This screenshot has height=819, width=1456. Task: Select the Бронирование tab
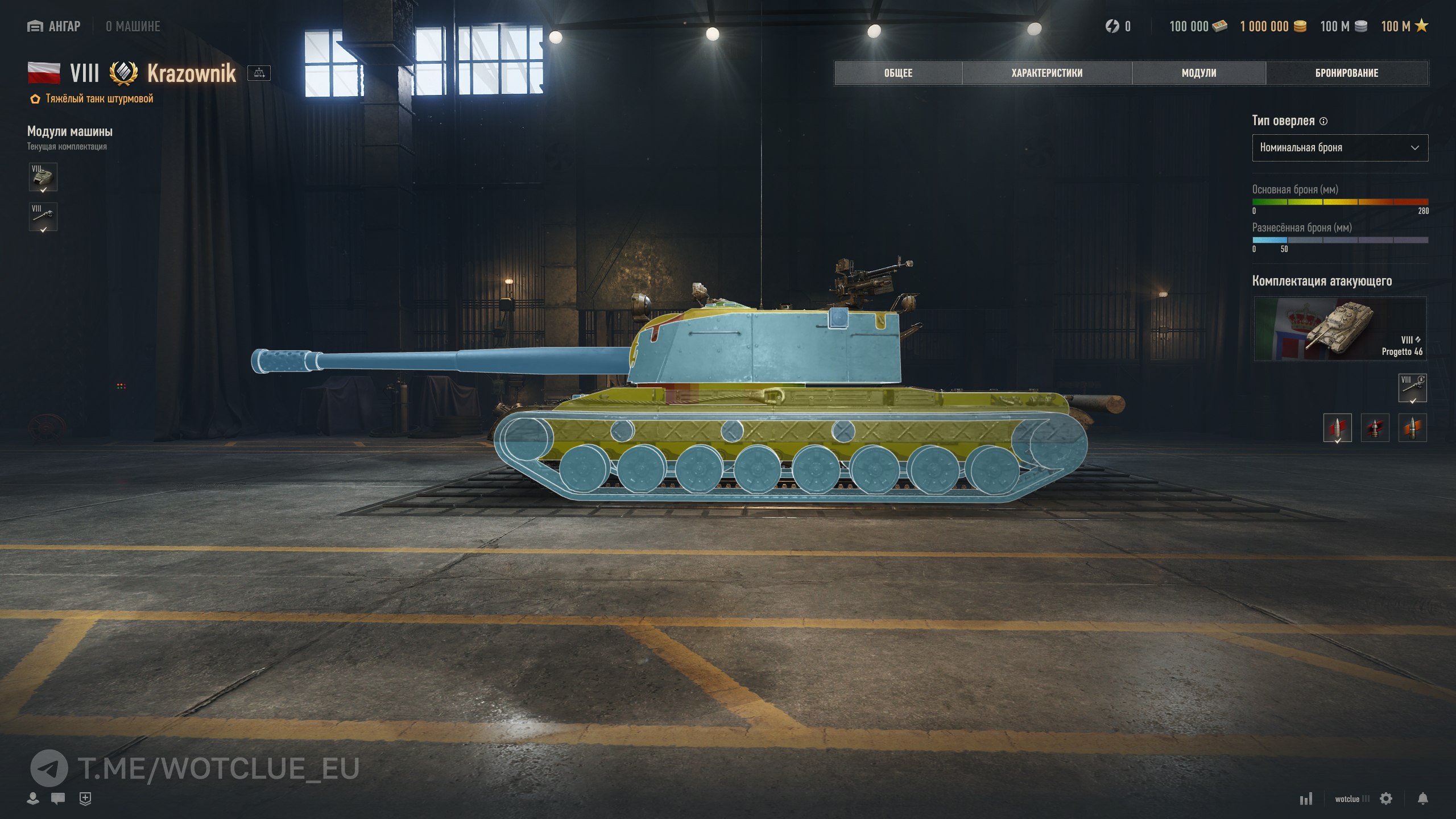click(1346, 73)
